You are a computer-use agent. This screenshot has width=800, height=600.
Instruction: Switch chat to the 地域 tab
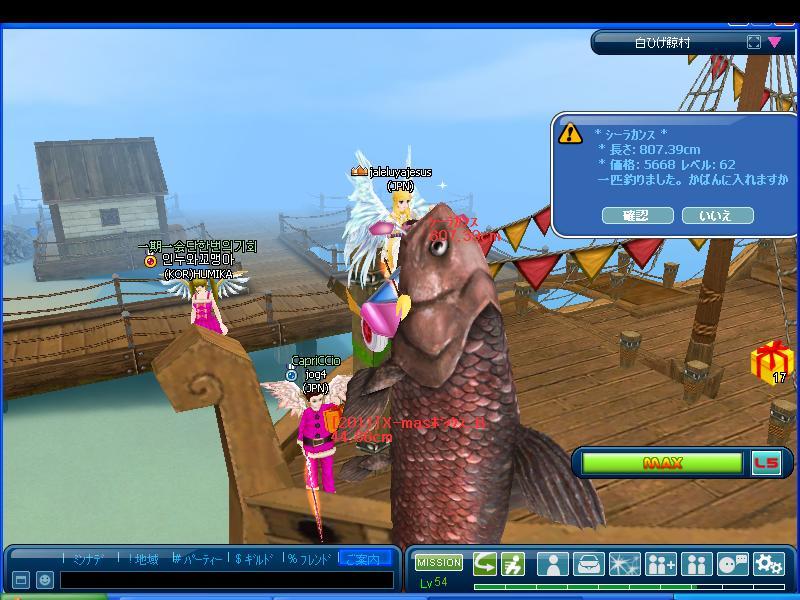pos(142,559)
